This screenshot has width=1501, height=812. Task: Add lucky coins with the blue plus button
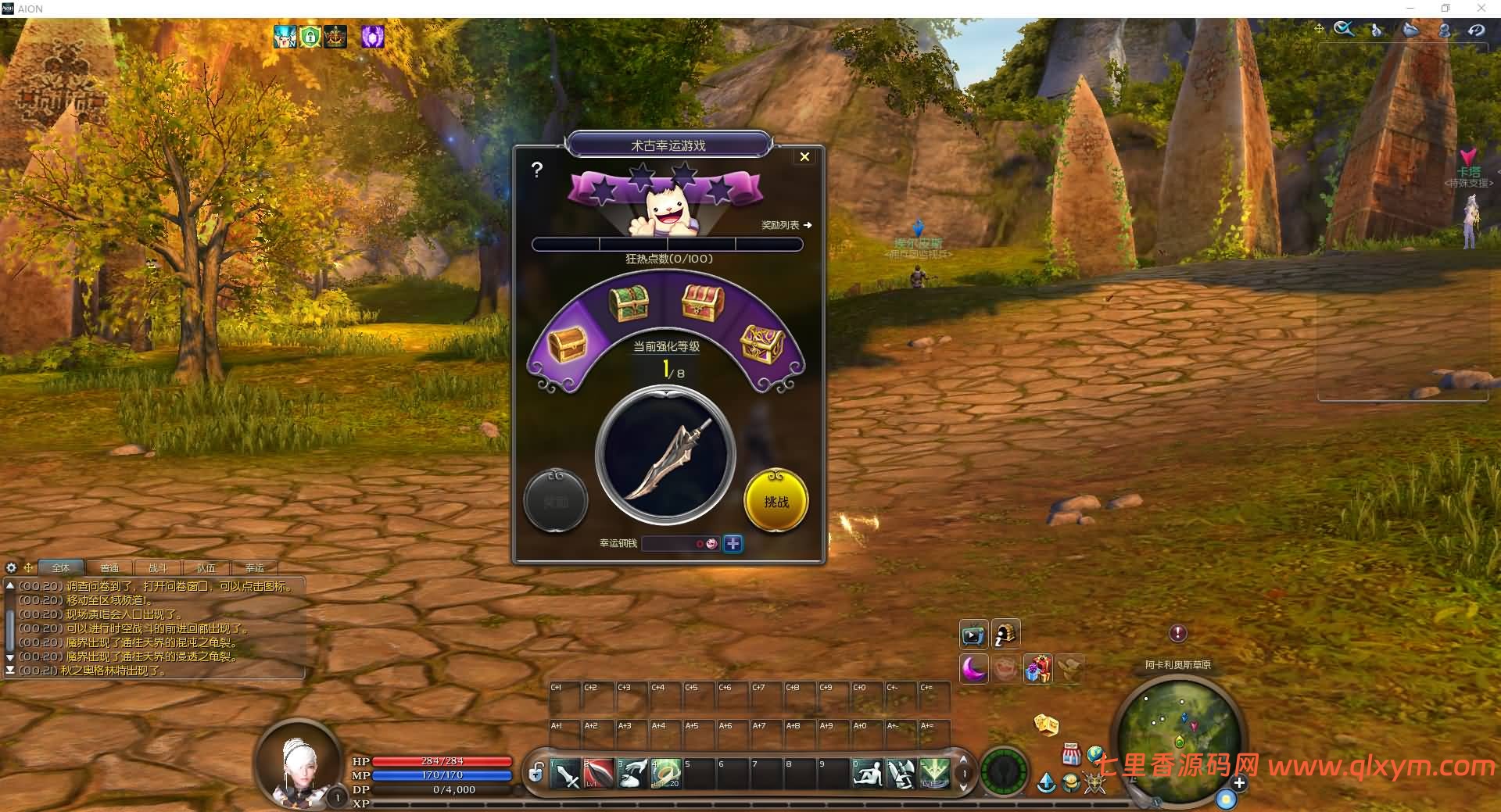tap(733, 544)
